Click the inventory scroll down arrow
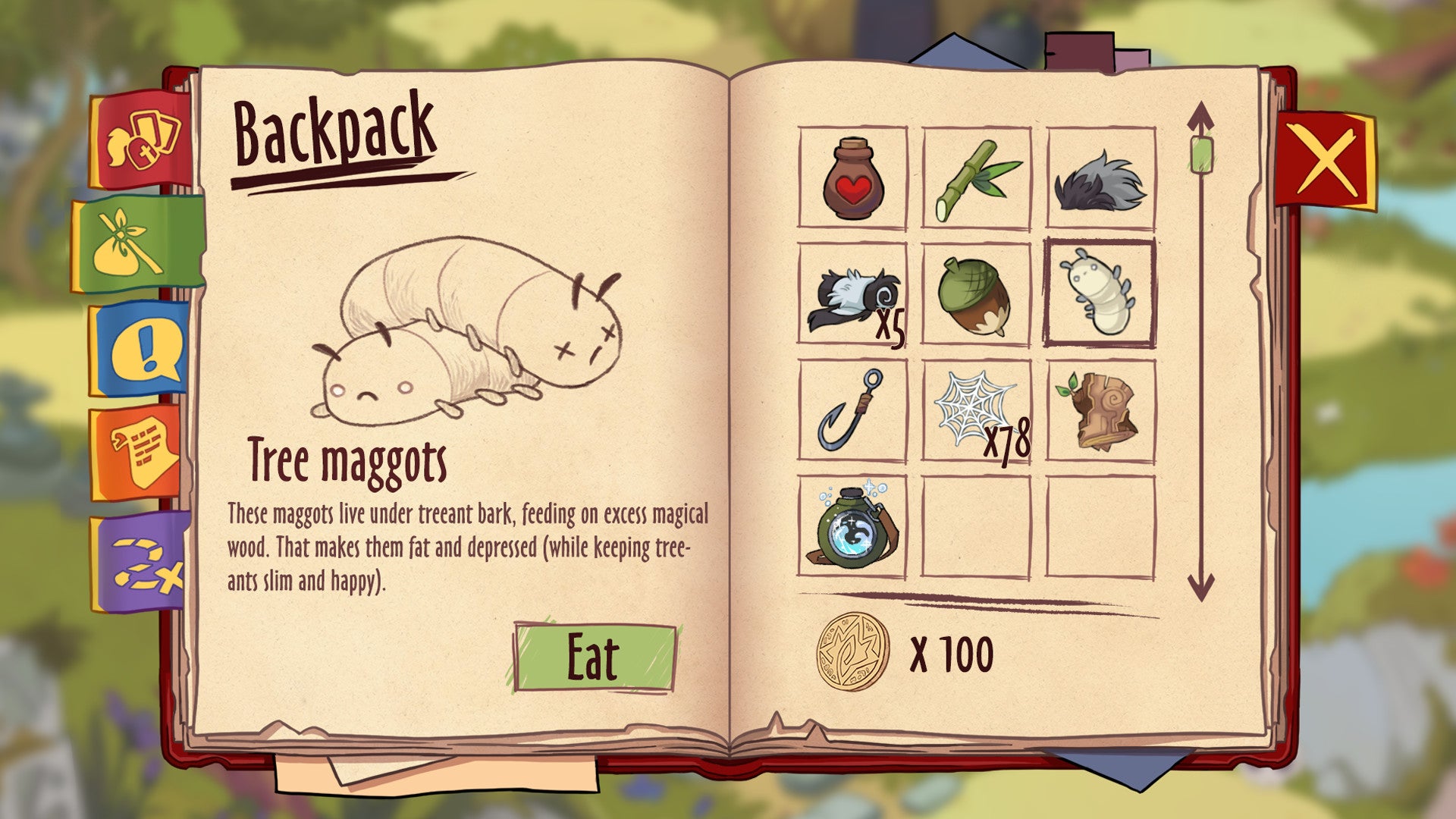 [x=1200, y=588]
